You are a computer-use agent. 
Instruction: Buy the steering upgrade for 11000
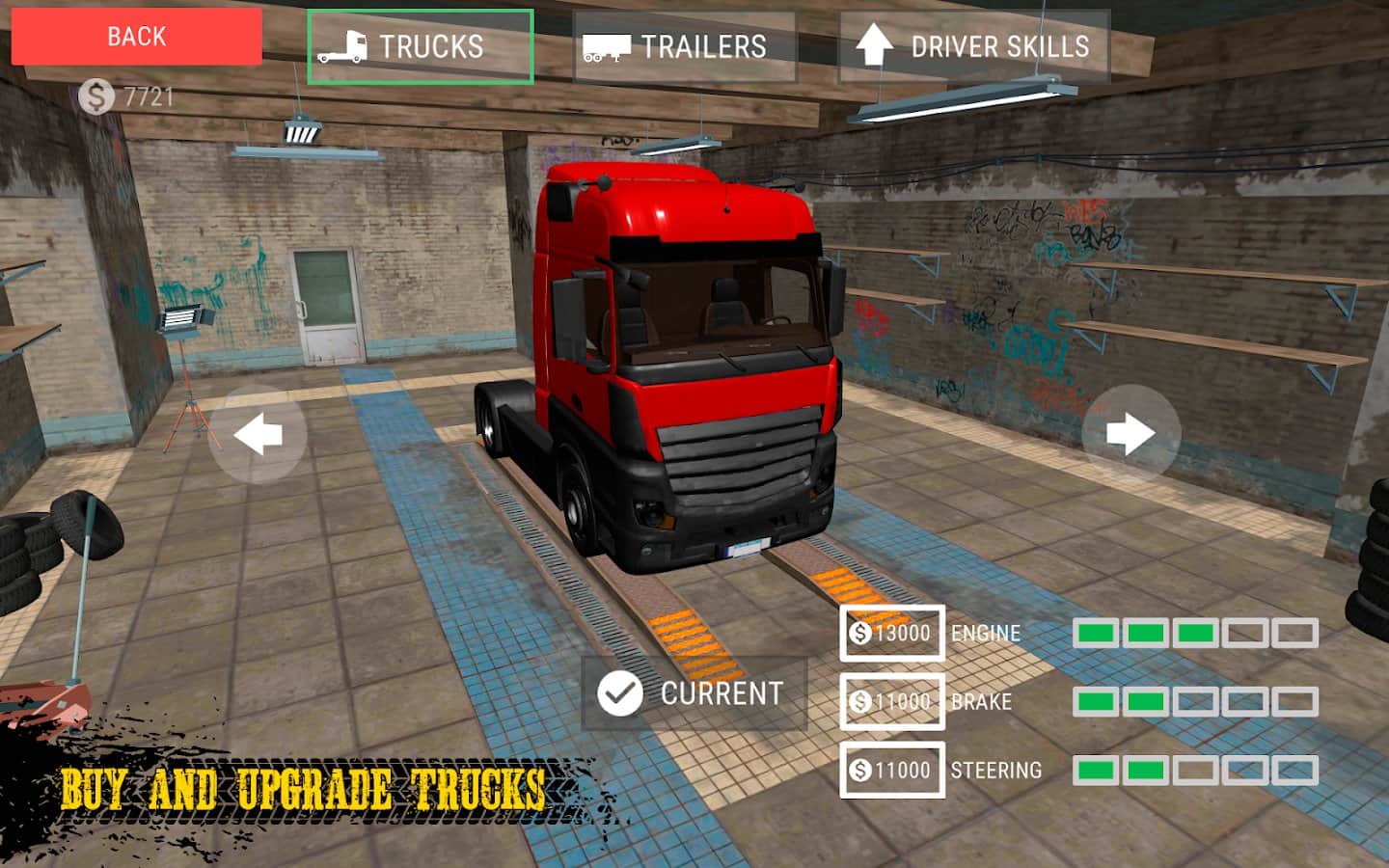891,770
